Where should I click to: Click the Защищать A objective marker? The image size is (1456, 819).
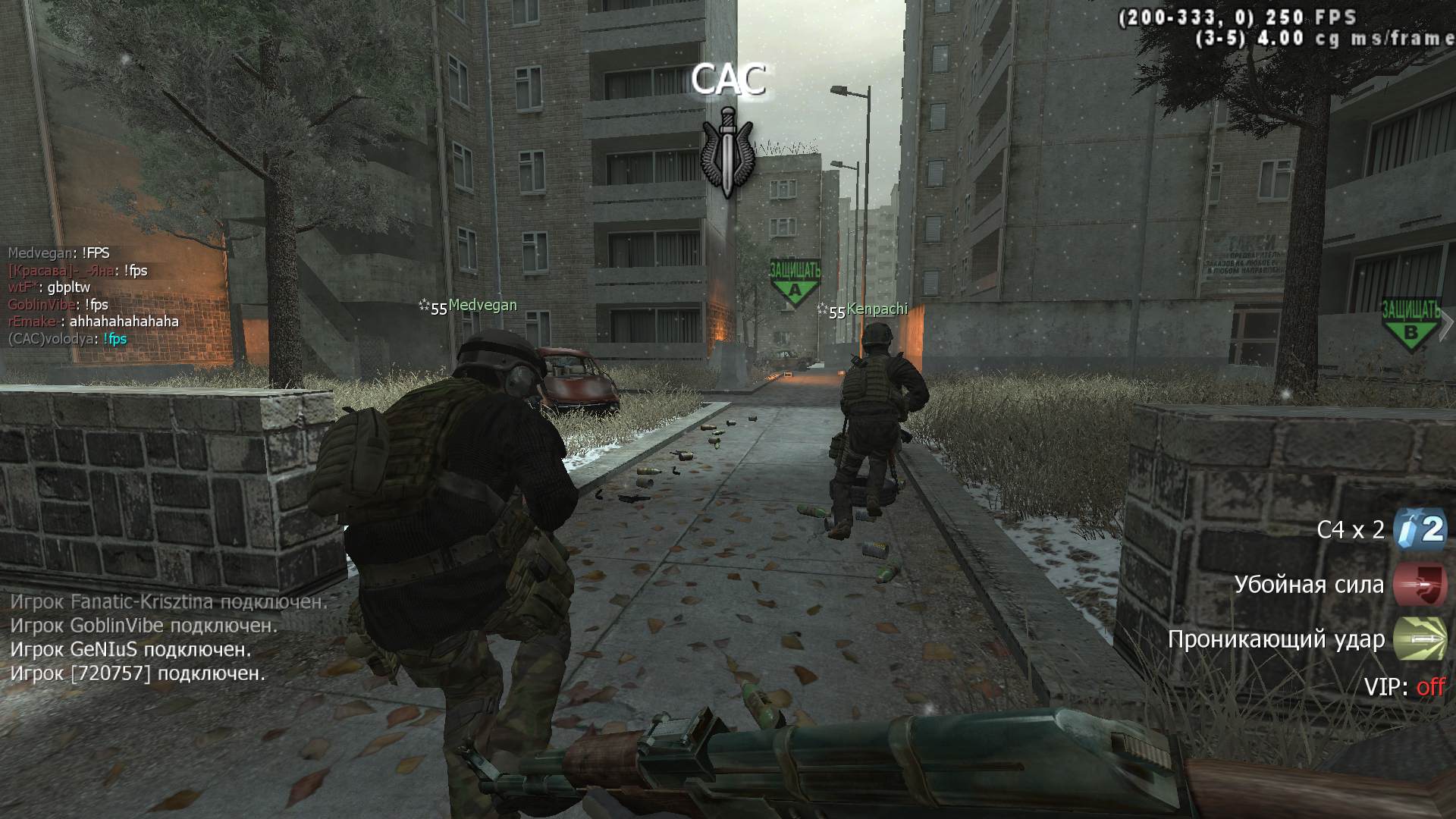click(795, 282)
